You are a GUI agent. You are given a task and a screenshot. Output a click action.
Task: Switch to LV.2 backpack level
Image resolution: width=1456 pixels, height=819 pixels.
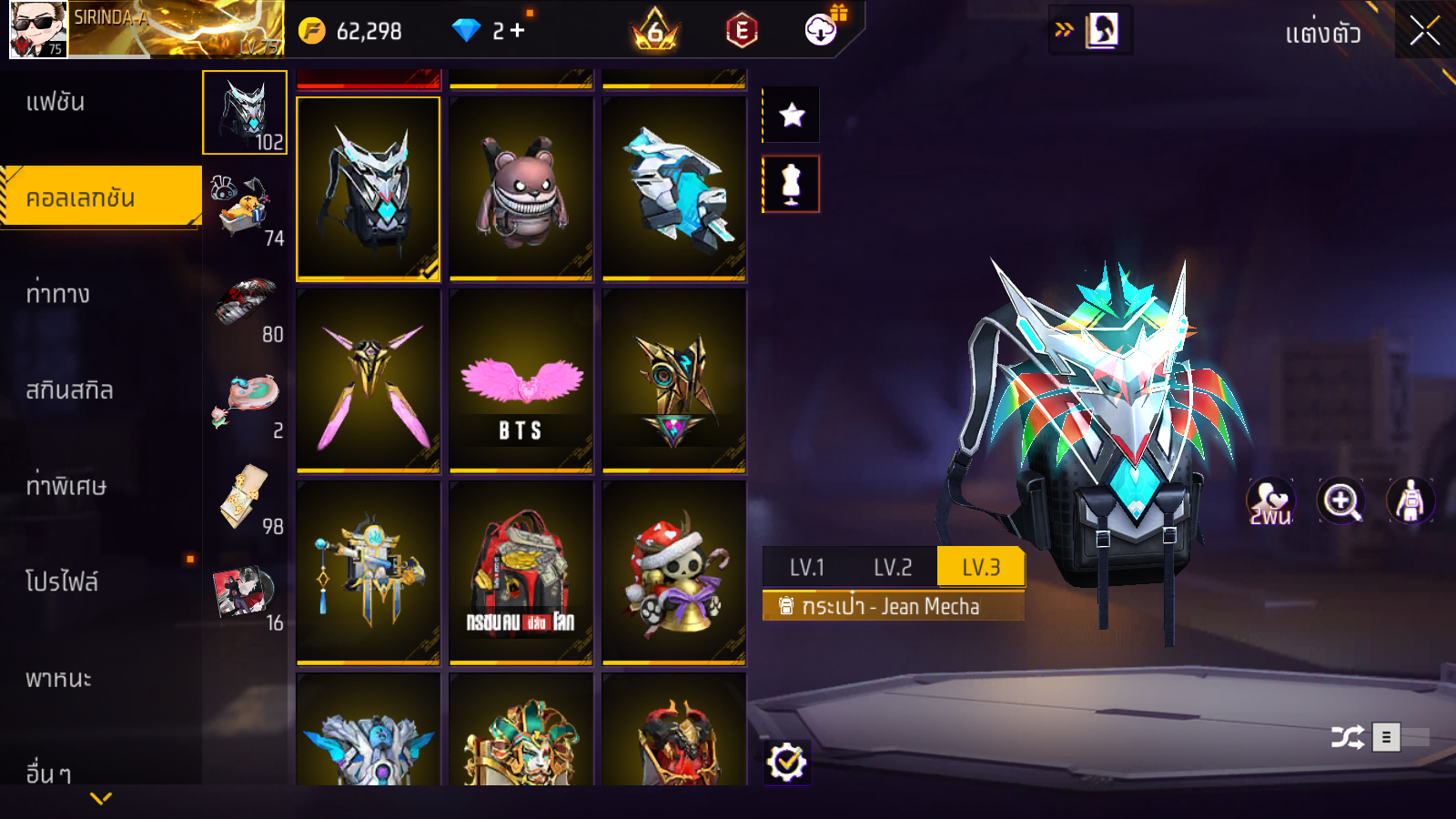[x=892, y=568]
